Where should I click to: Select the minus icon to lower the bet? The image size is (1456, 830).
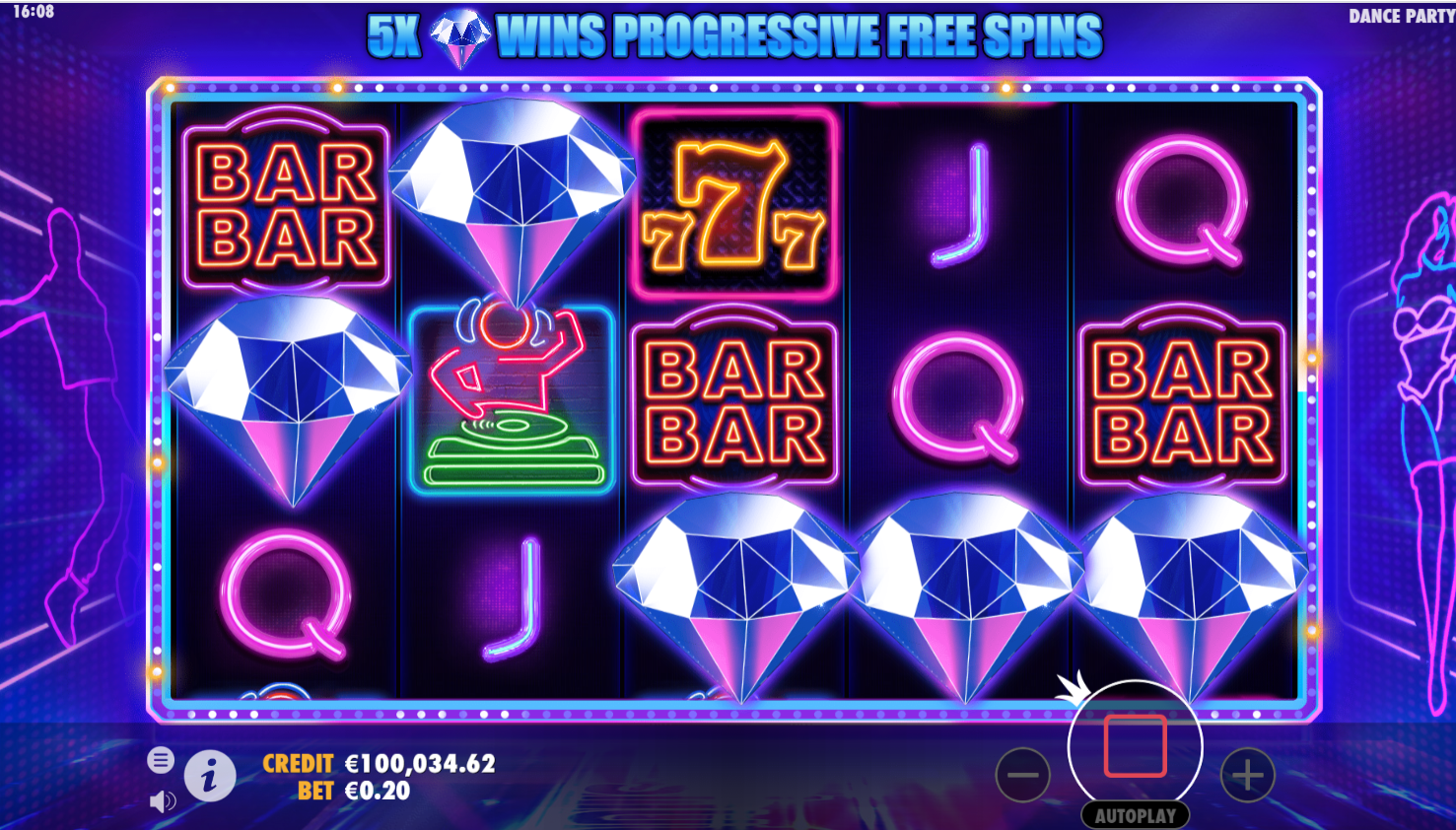coord(1022,775)
